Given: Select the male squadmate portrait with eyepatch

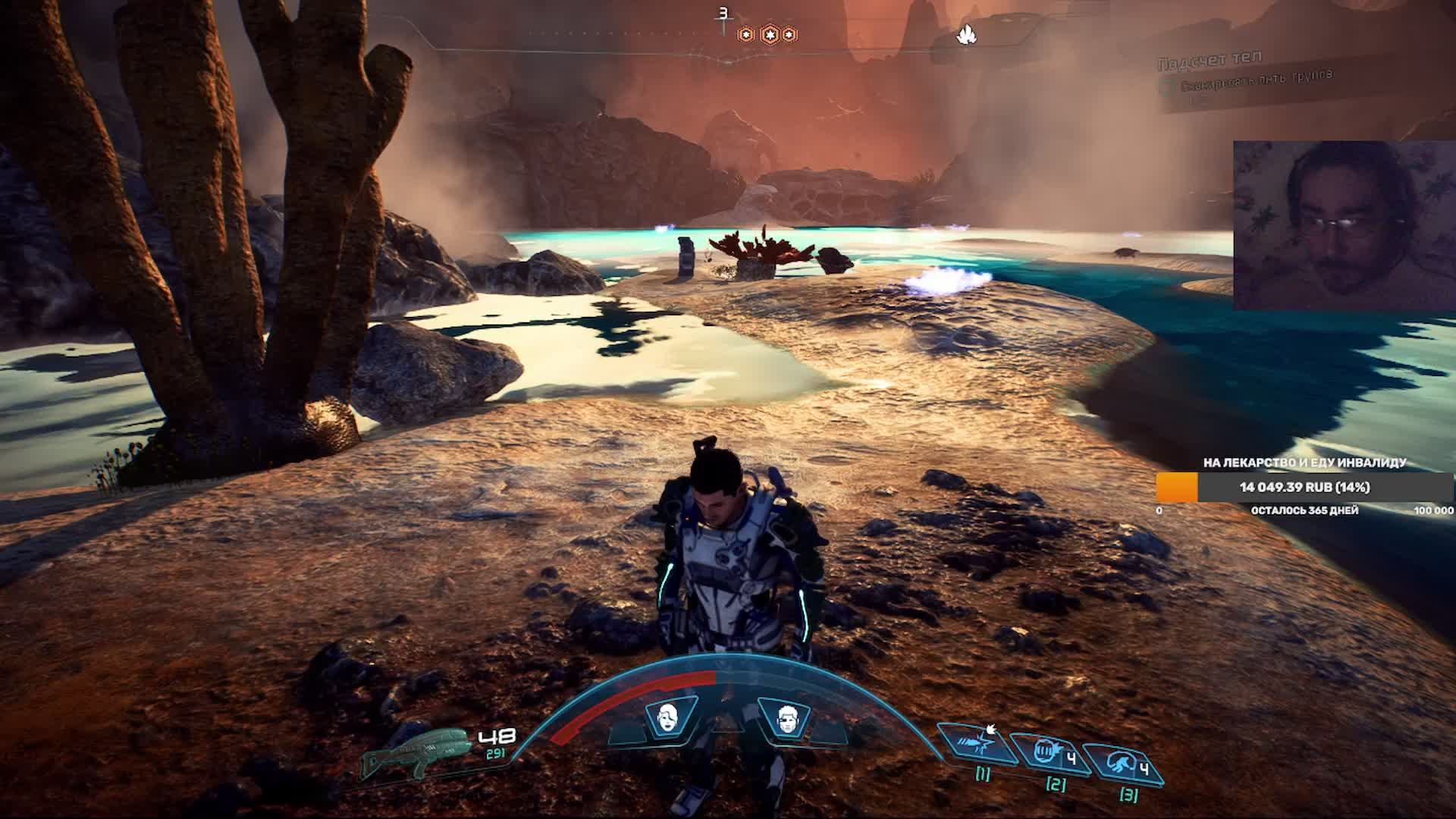Looking at the screenshot, I should (787, 717).
